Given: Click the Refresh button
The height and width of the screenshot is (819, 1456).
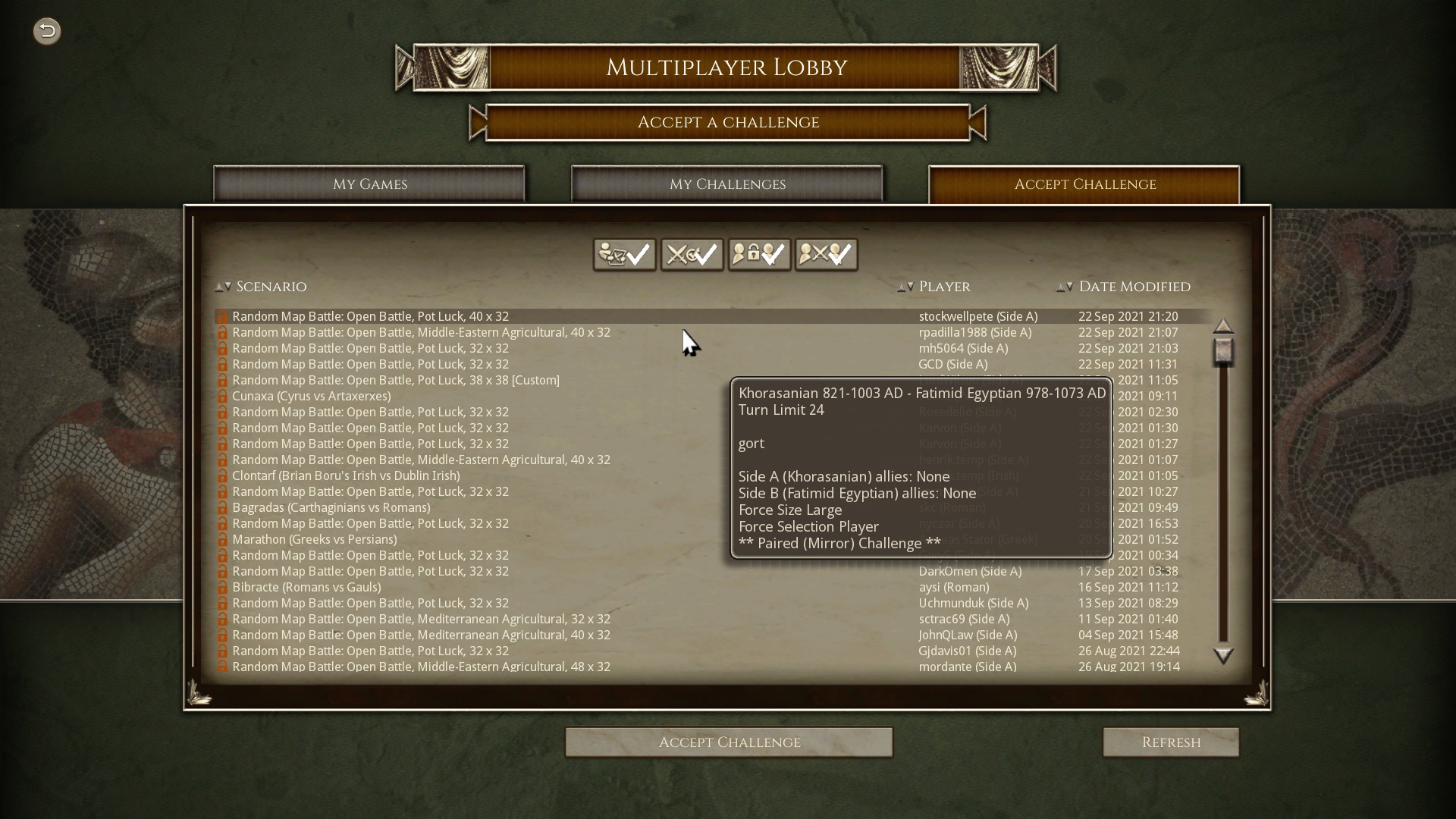Looking at the screenshot, I should click(x=1171, y=742).
